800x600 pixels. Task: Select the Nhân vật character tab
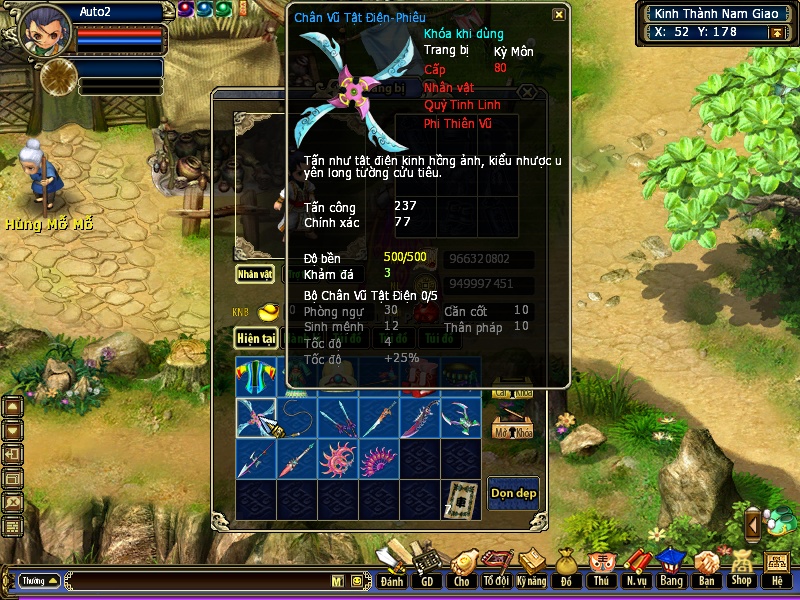(255, 274)
